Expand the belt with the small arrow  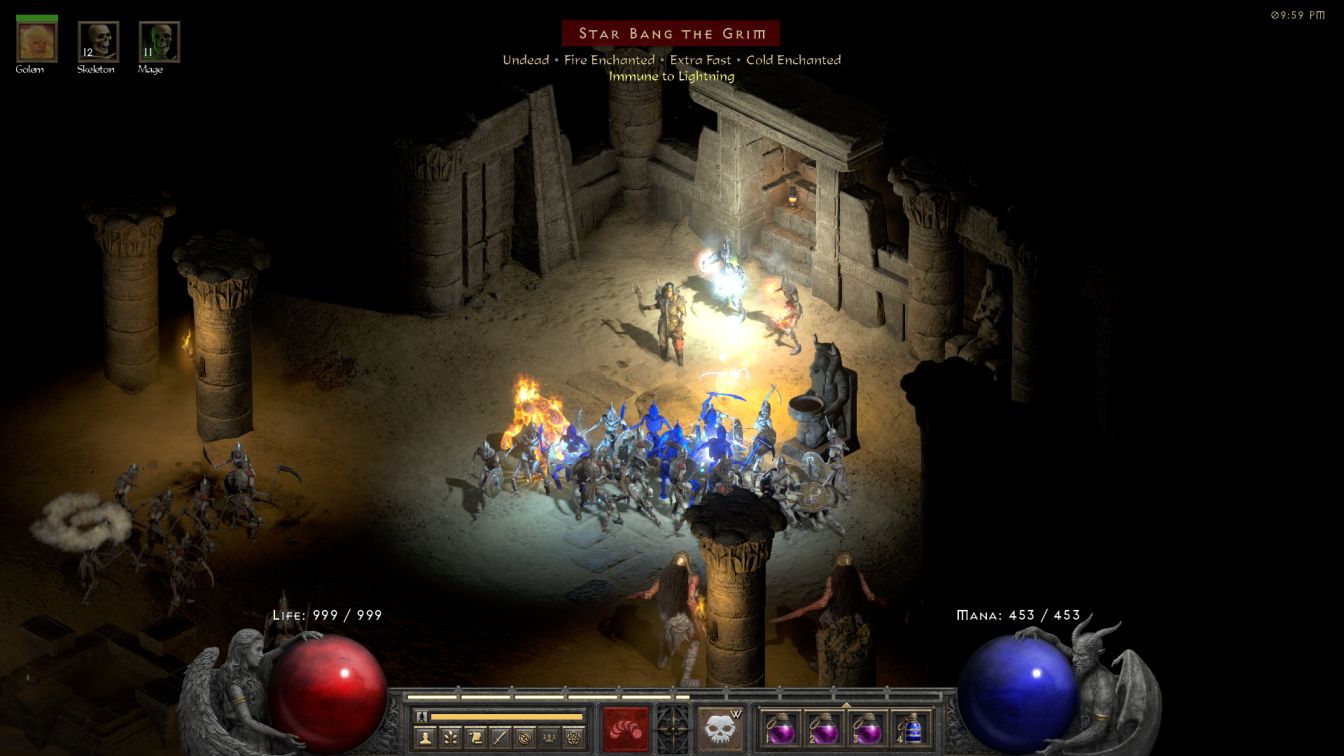(x=846, y=704)
